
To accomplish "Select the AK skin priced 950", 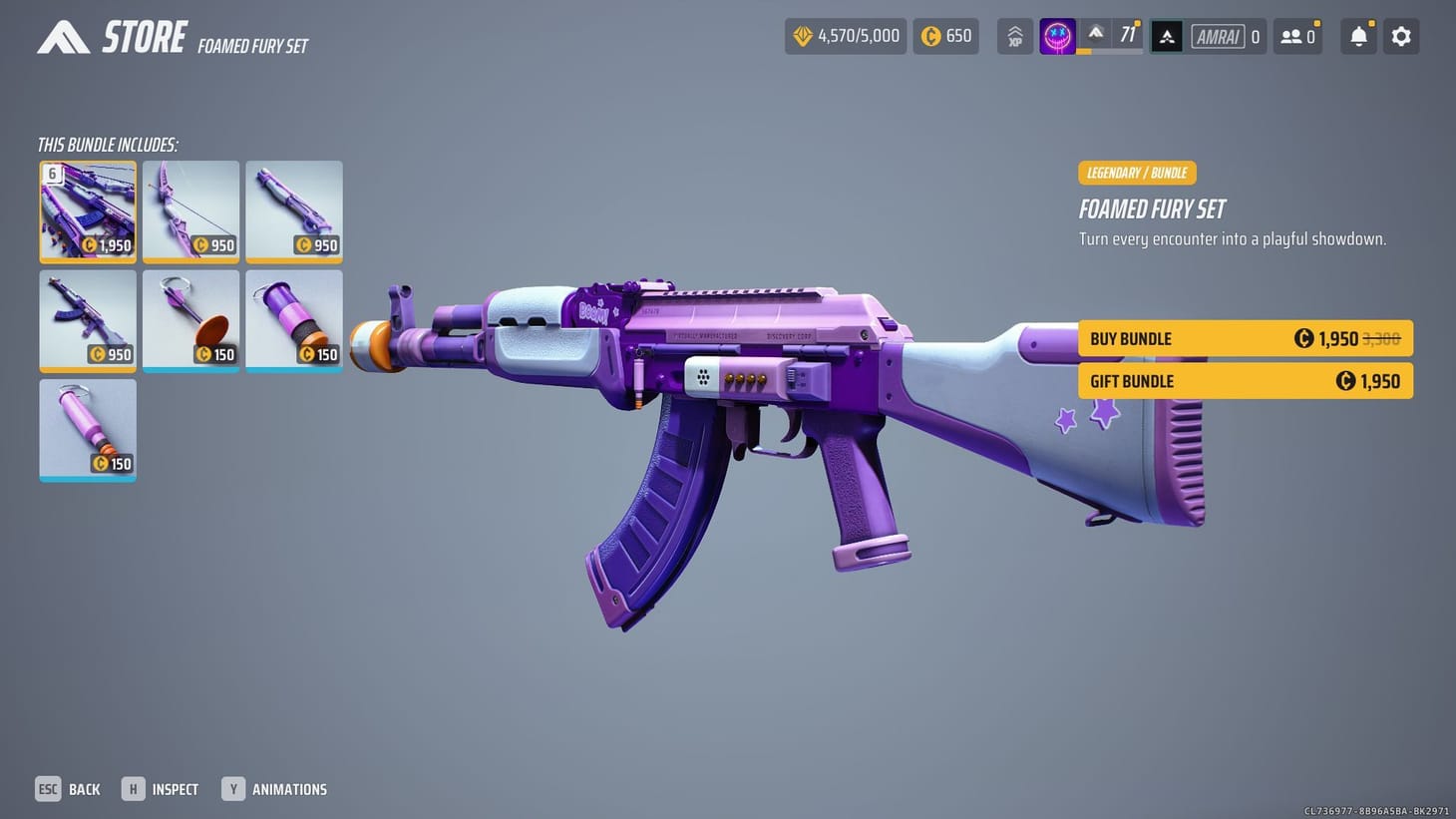I will click(88, 320).
